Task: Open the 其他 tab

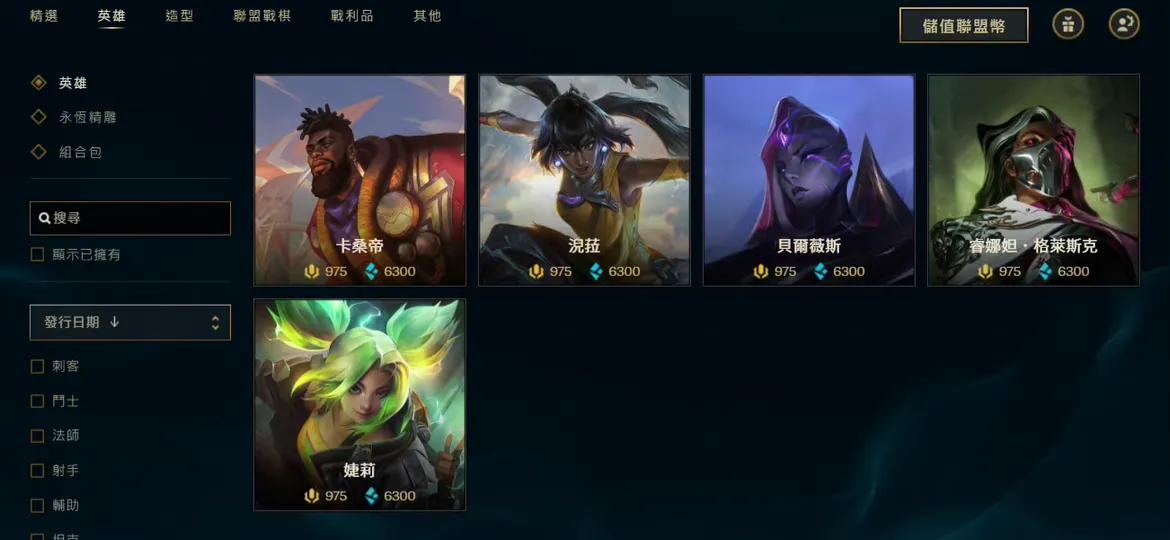Action: tap(427, 16)
